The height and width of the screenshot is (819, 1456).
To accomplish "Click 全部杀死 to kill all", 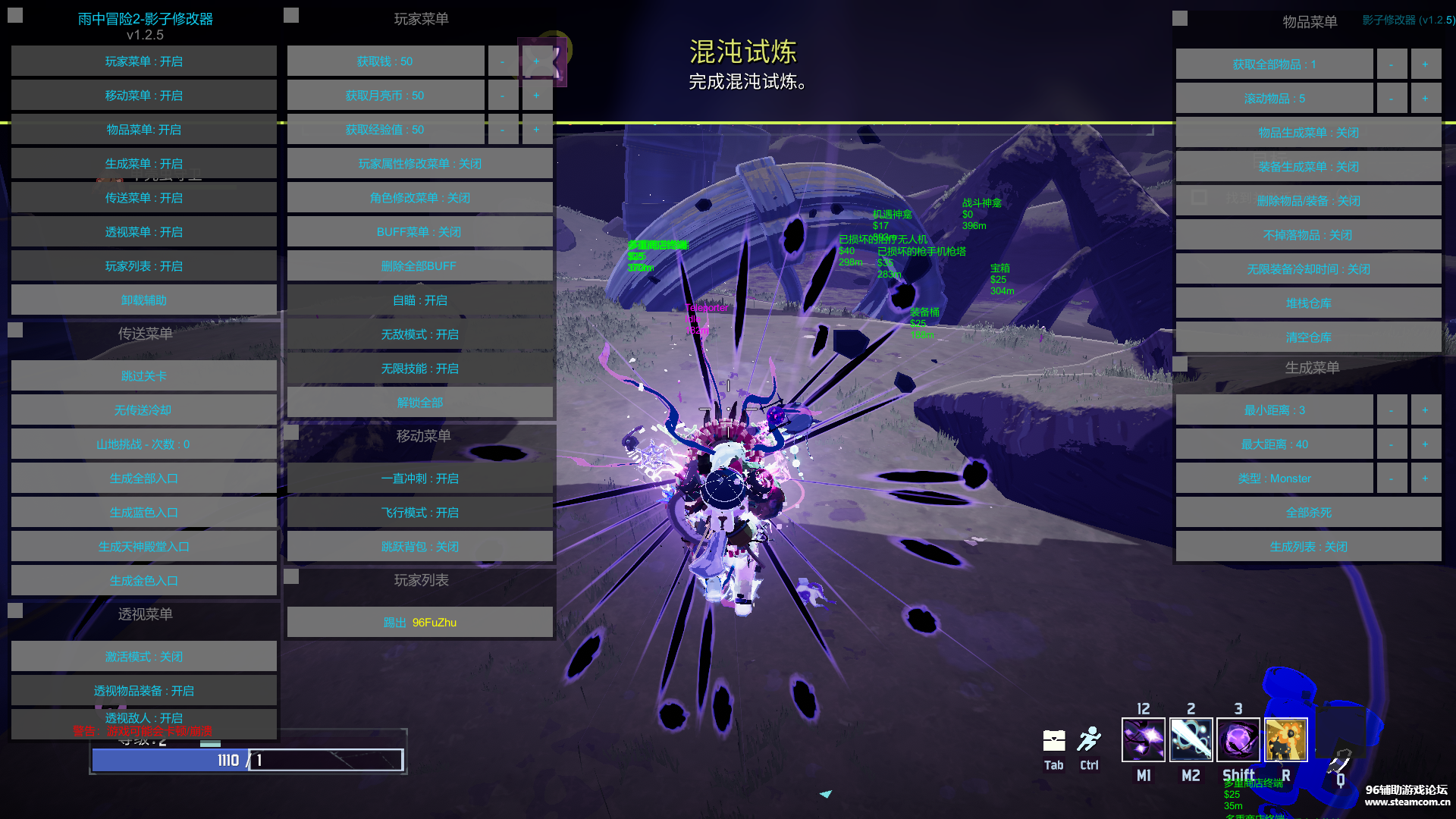I will (1308, 513).
